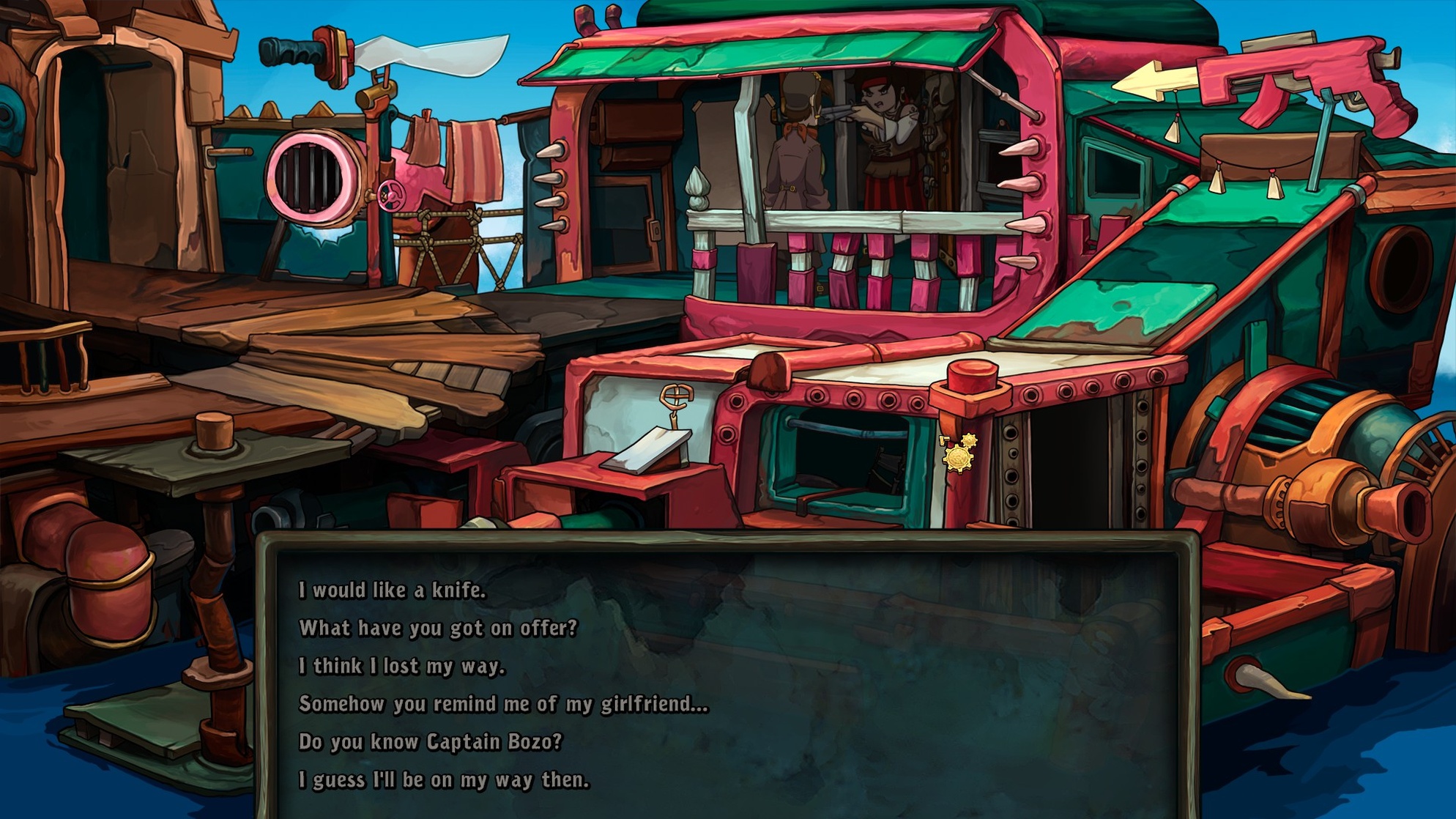Choose "I would like a knife."
1456x819 pixels.
392,590
